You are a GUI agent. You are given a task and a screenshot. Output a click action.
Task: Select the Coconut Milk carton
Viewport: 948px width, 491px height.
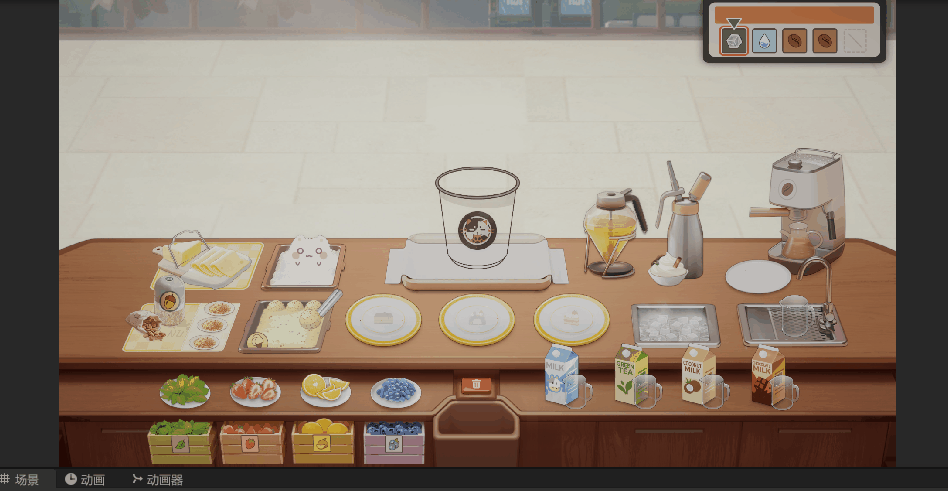[x=697, y=375]
